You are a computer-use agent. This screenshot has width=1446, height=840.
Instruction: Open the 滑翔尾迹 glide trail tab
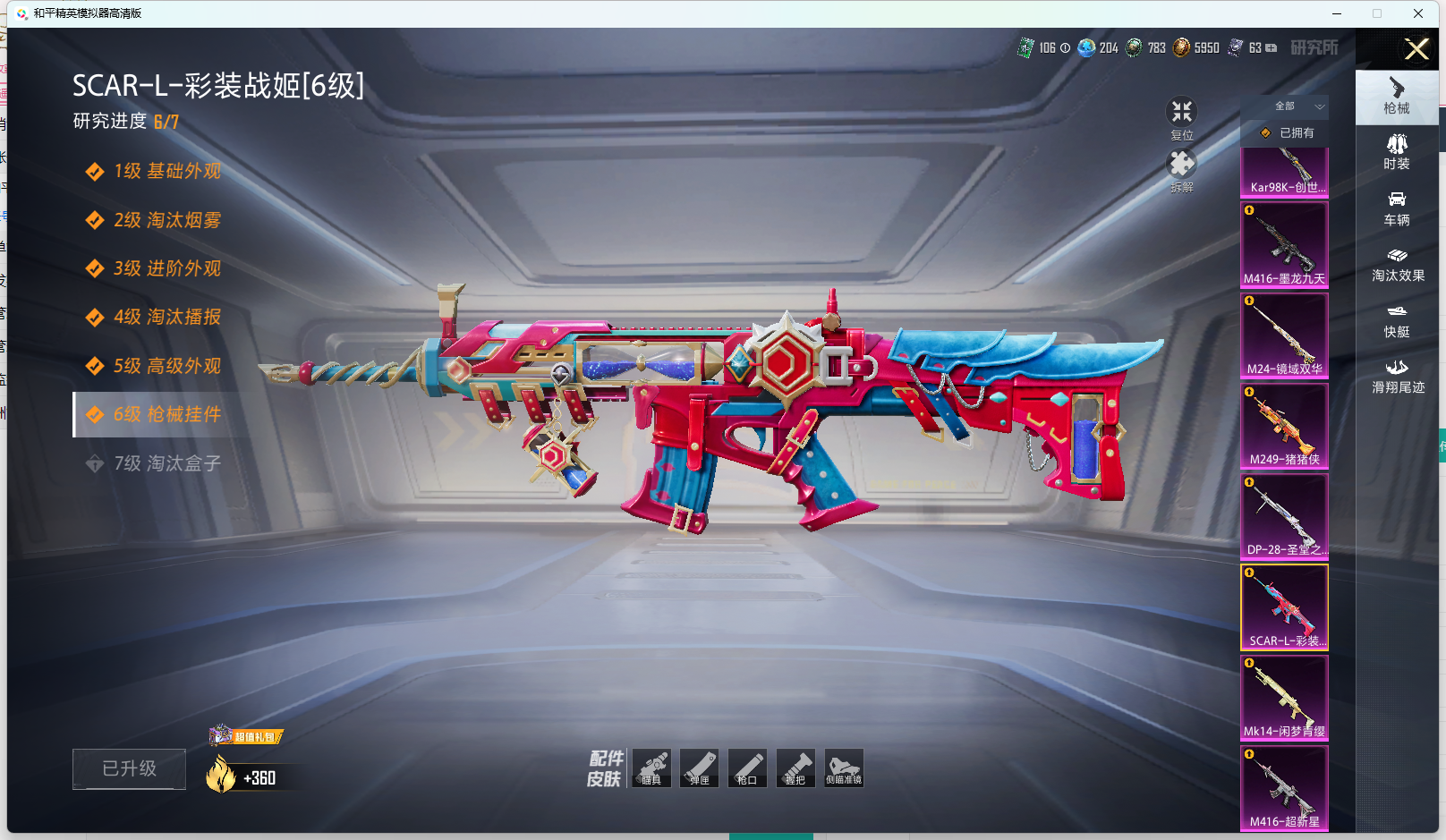pyautogui.click(x=1398, y=377)
